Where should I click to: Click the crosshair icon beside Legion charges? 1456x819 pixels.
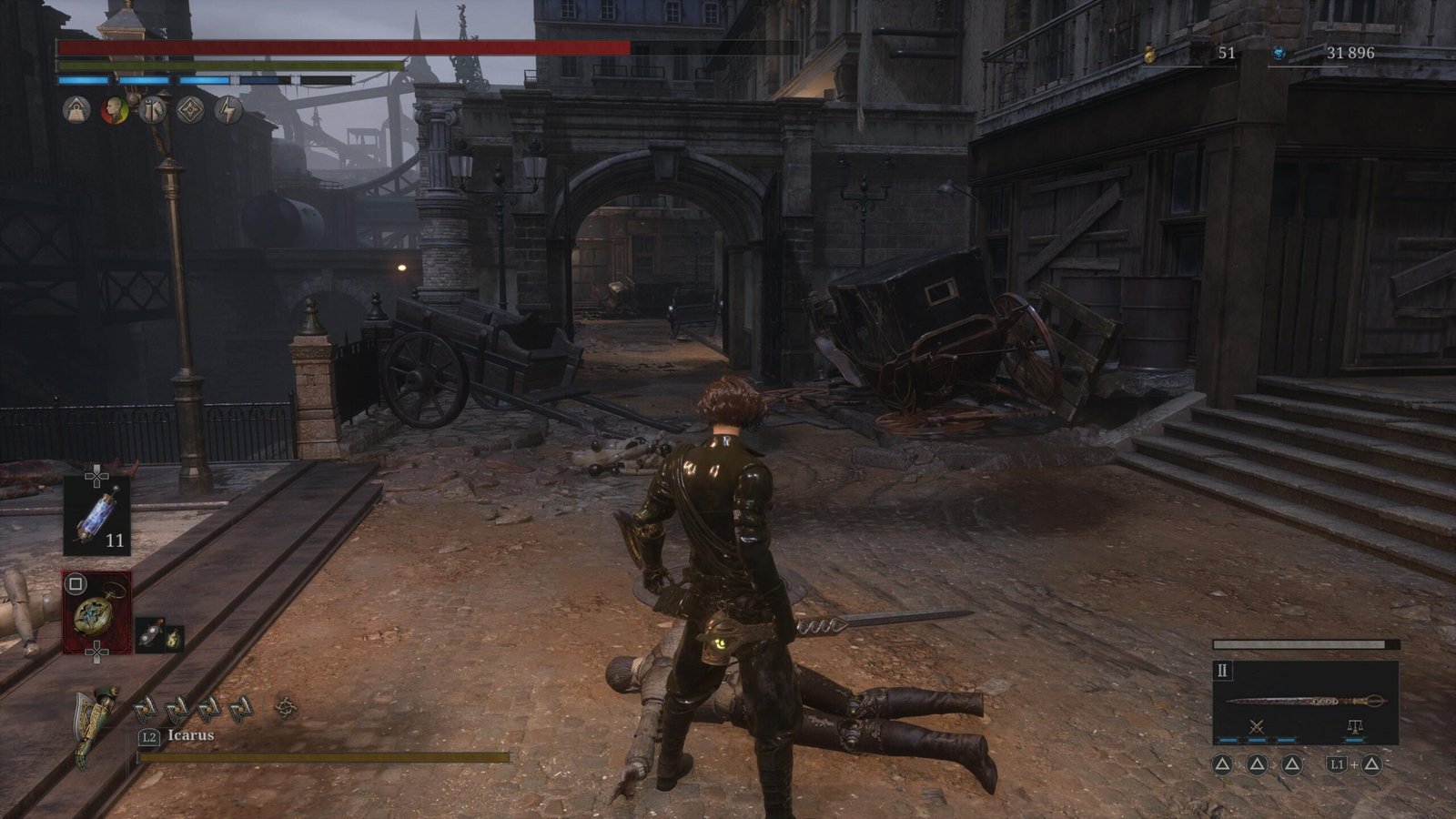286,706
